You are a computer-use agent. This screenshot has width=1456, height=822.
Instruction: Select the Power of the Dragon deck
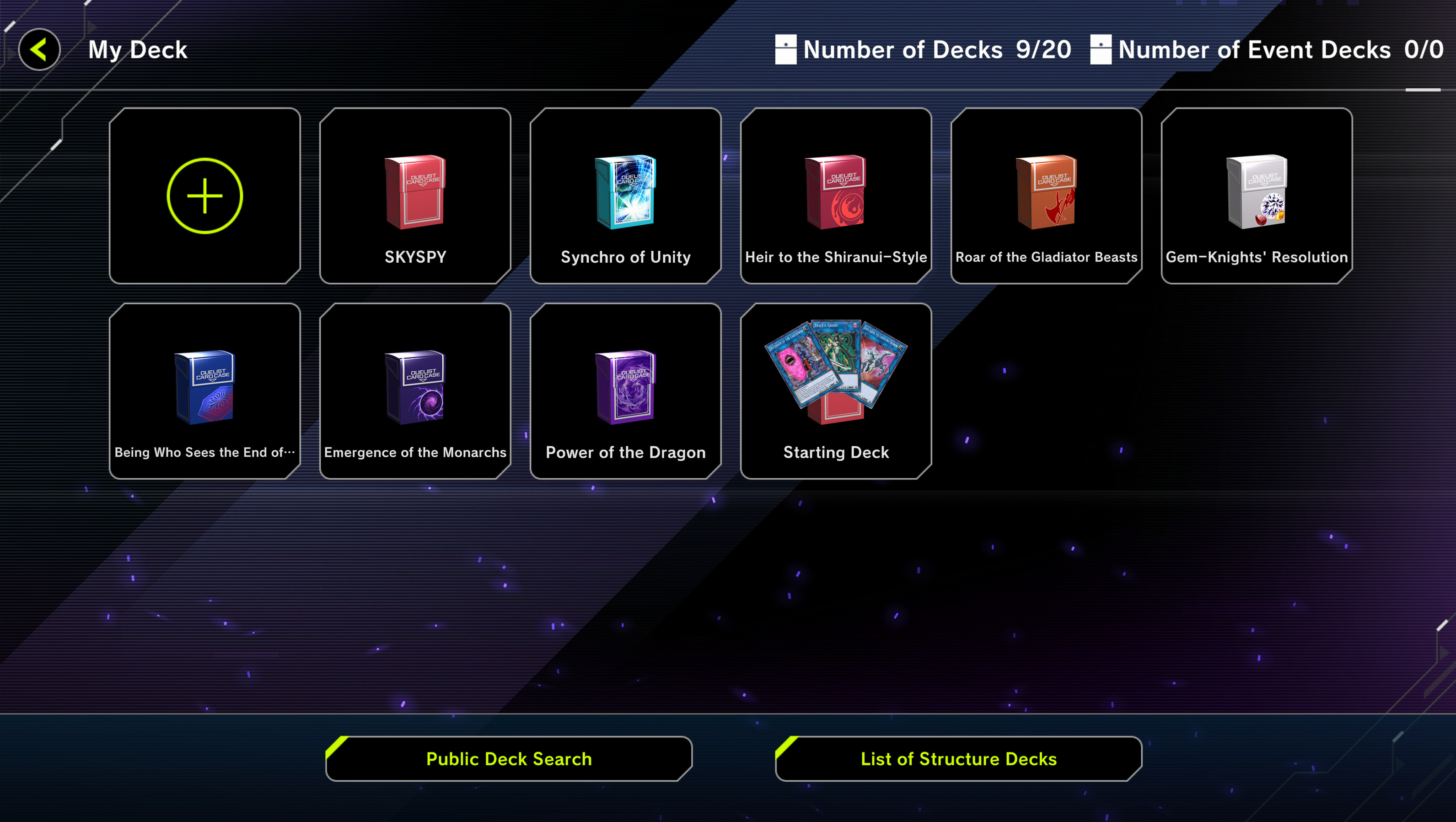(625, 391)
